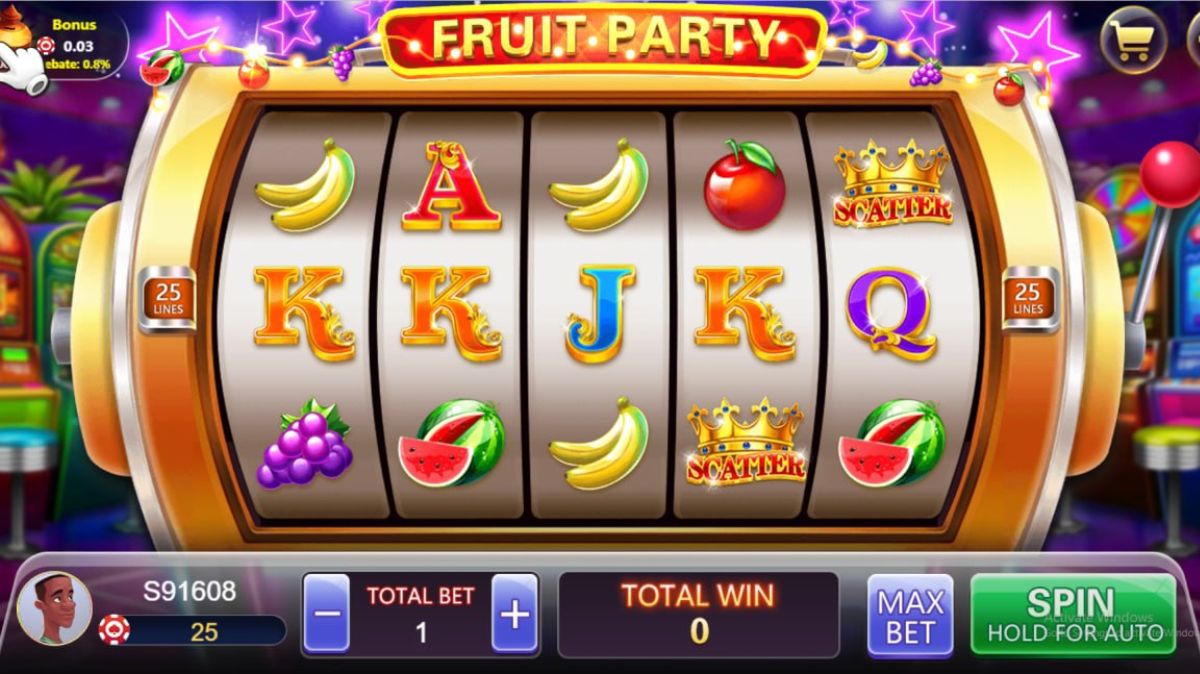Increase total bet with the plus button
Viewport: 1200px width, 674px height.
(514, 614)
